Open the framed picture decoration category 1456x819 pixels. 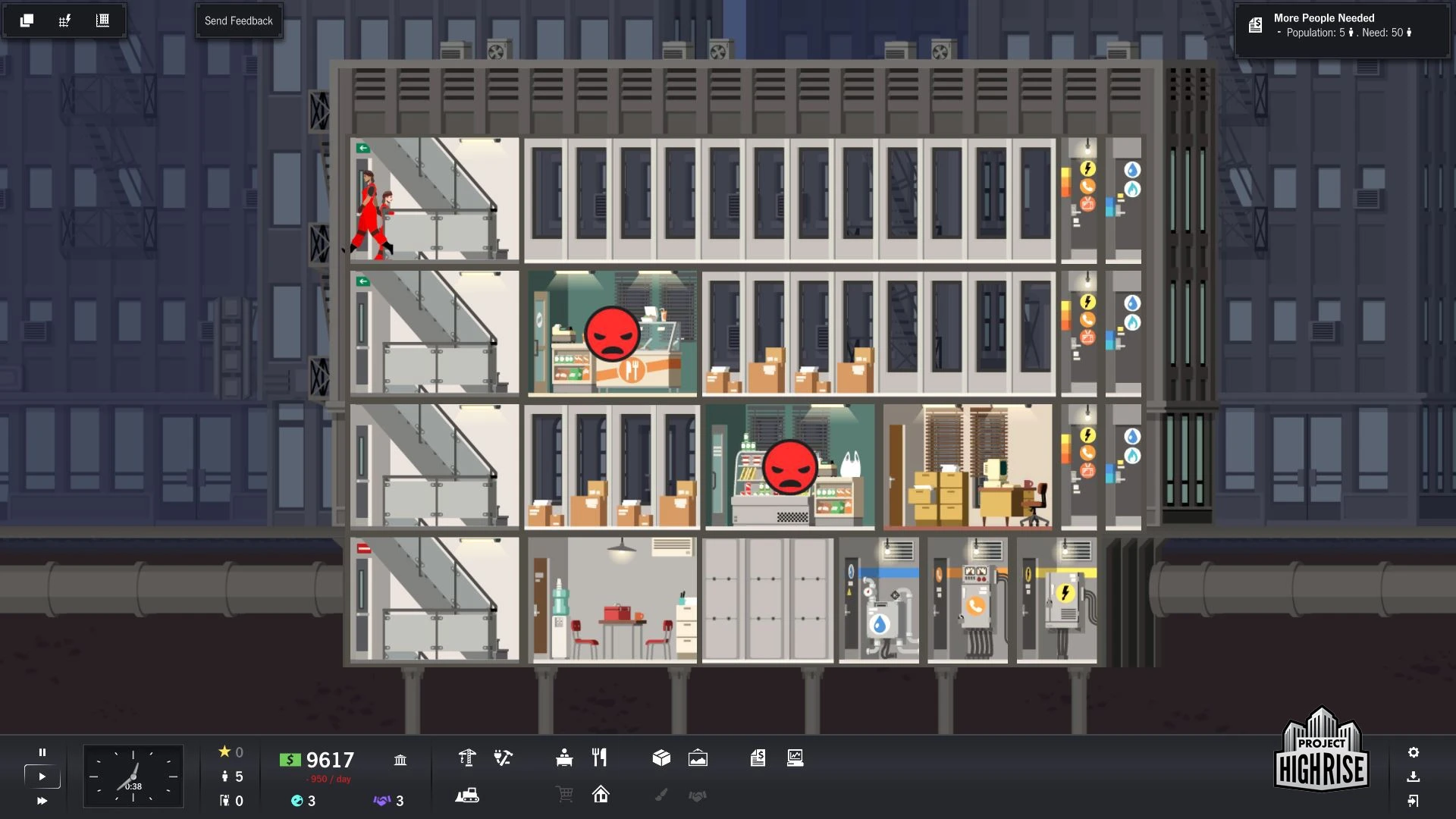698,758
